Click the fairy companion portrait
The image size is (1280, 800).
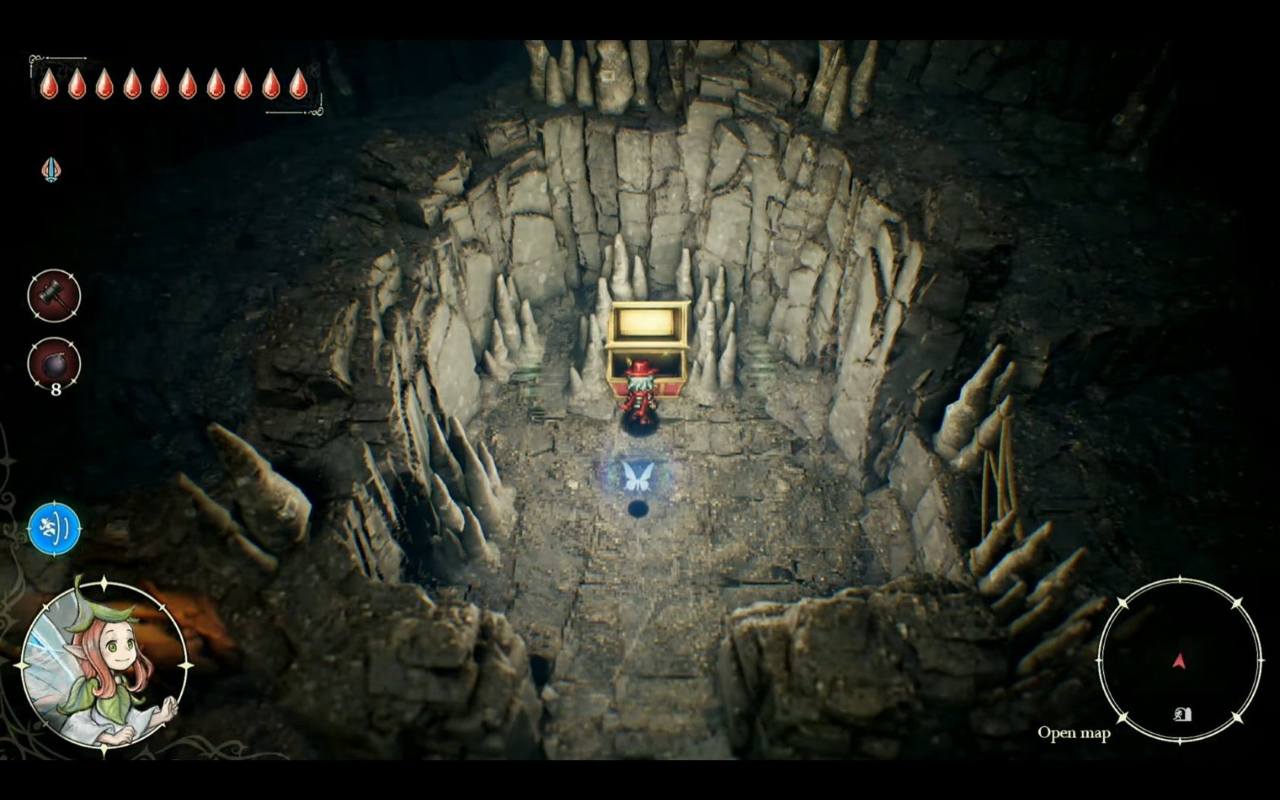point(103,665)
